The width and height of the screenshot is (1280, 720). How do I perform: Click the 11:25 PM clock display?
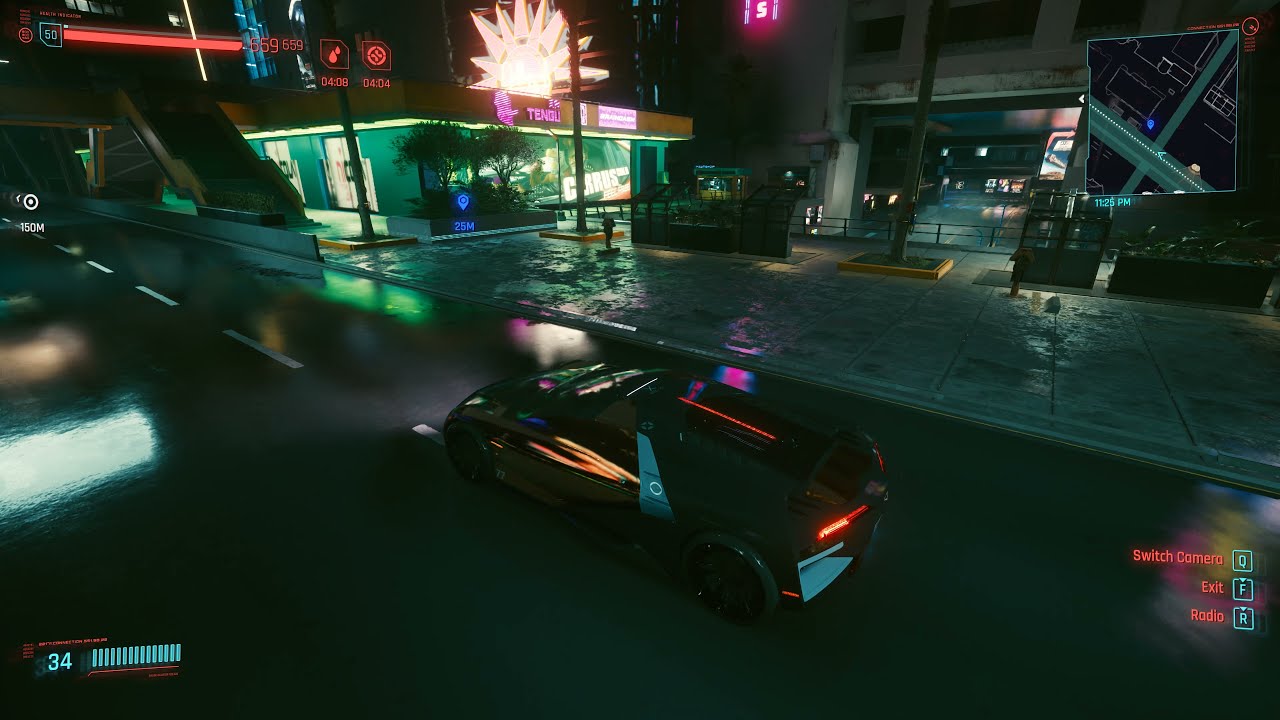click(x=1113, y=200)
